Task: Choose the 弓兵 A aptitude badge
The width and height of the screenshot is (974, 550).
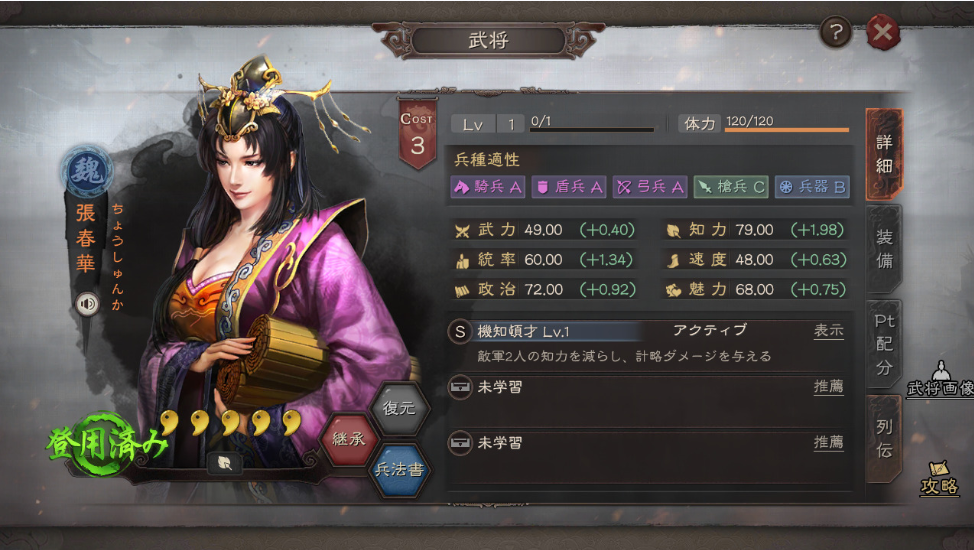Action: point(650,186)
